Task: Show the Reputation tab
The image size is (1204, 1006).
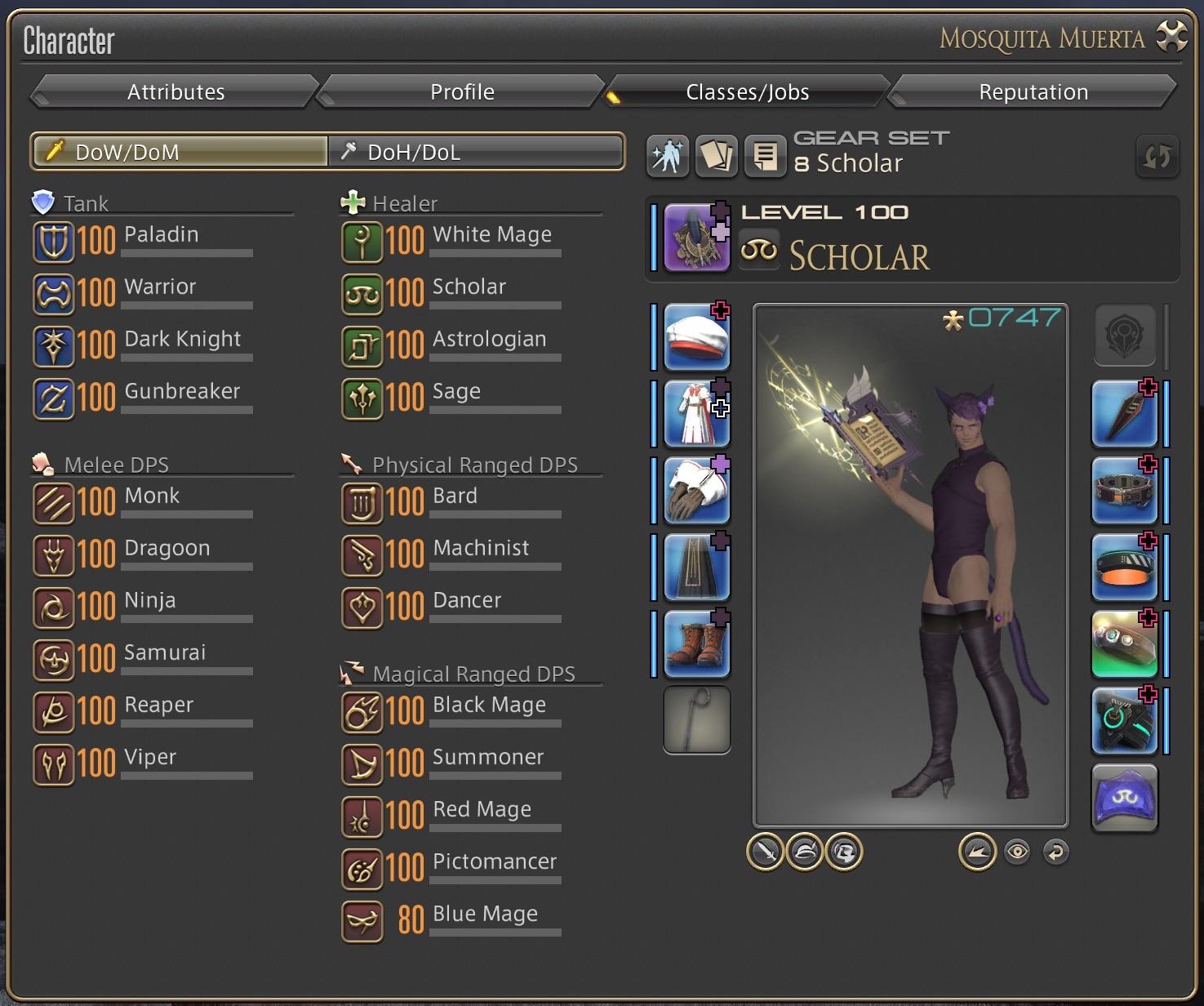Action: click(x=1033, y=91)
